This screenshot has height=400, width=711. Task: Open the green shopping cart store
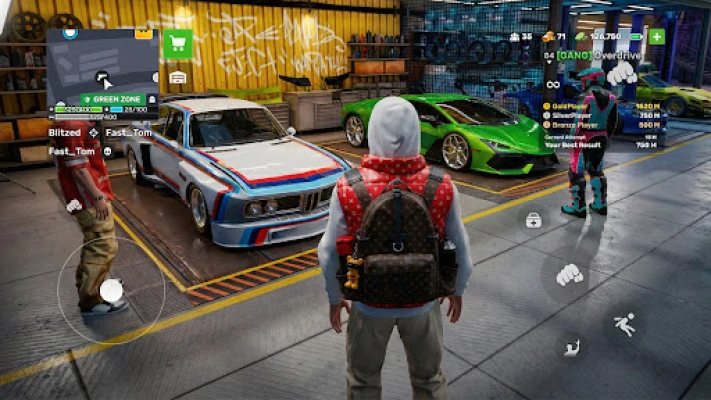tap(179, 43)
